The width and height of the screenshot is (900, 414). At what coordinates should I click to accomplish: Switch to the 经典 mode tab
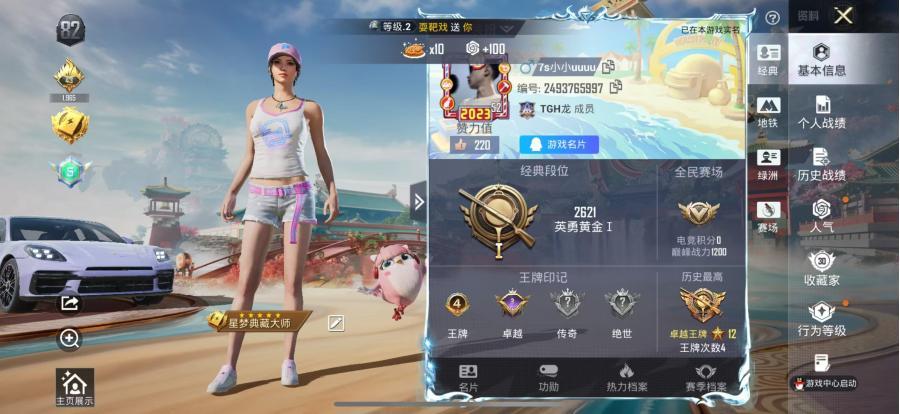point(768,60)
